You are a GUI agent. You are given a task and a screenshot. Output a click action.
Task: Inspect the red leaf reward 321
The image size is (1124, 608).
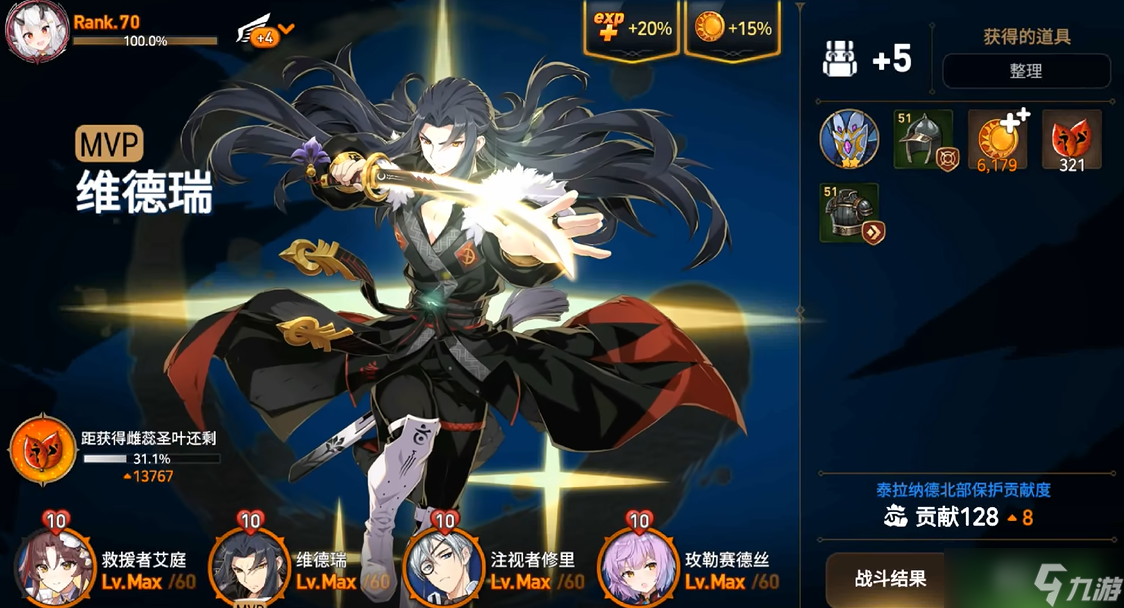point(1071,139)
